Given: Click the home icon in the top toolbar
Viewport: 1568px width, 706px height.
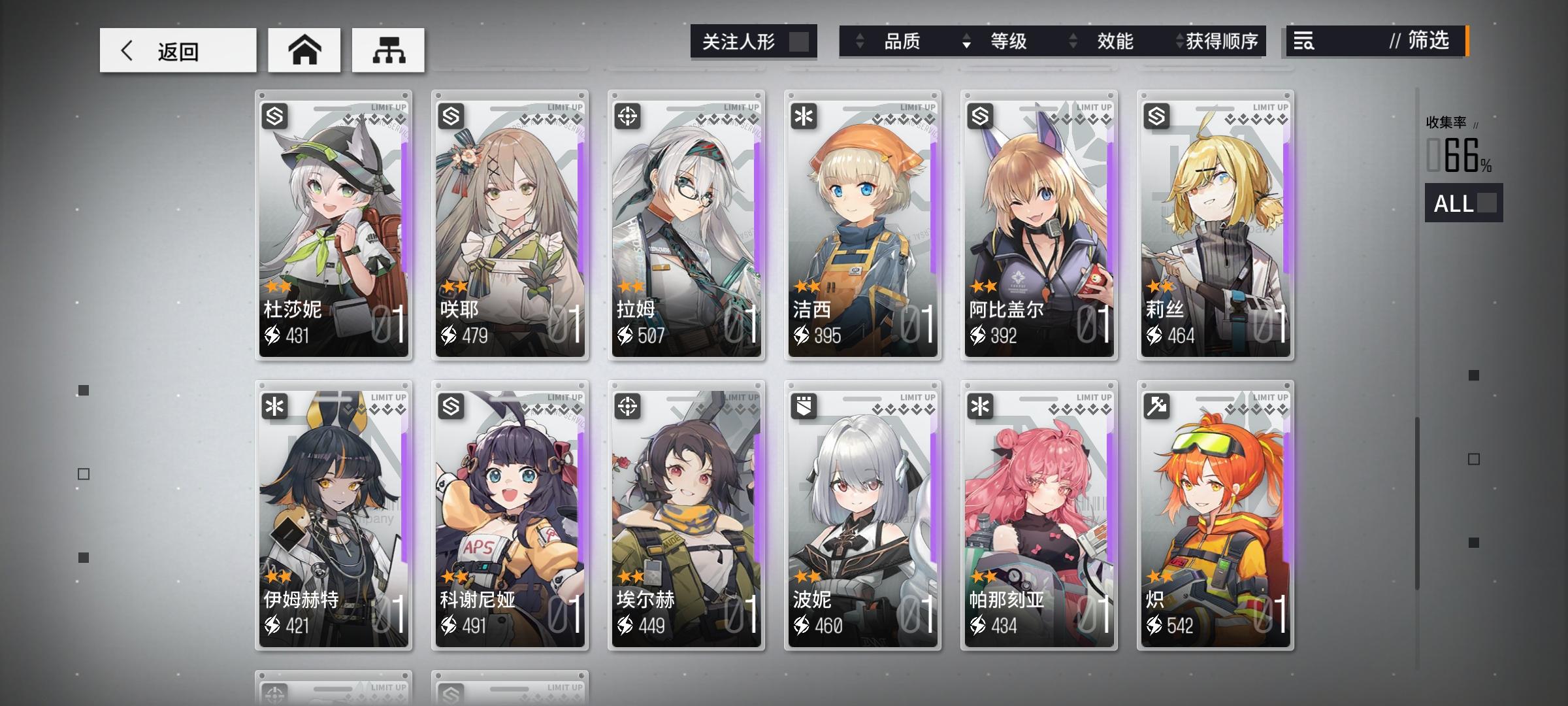Looking at the screenshot, I should click(x=304, y=49).
